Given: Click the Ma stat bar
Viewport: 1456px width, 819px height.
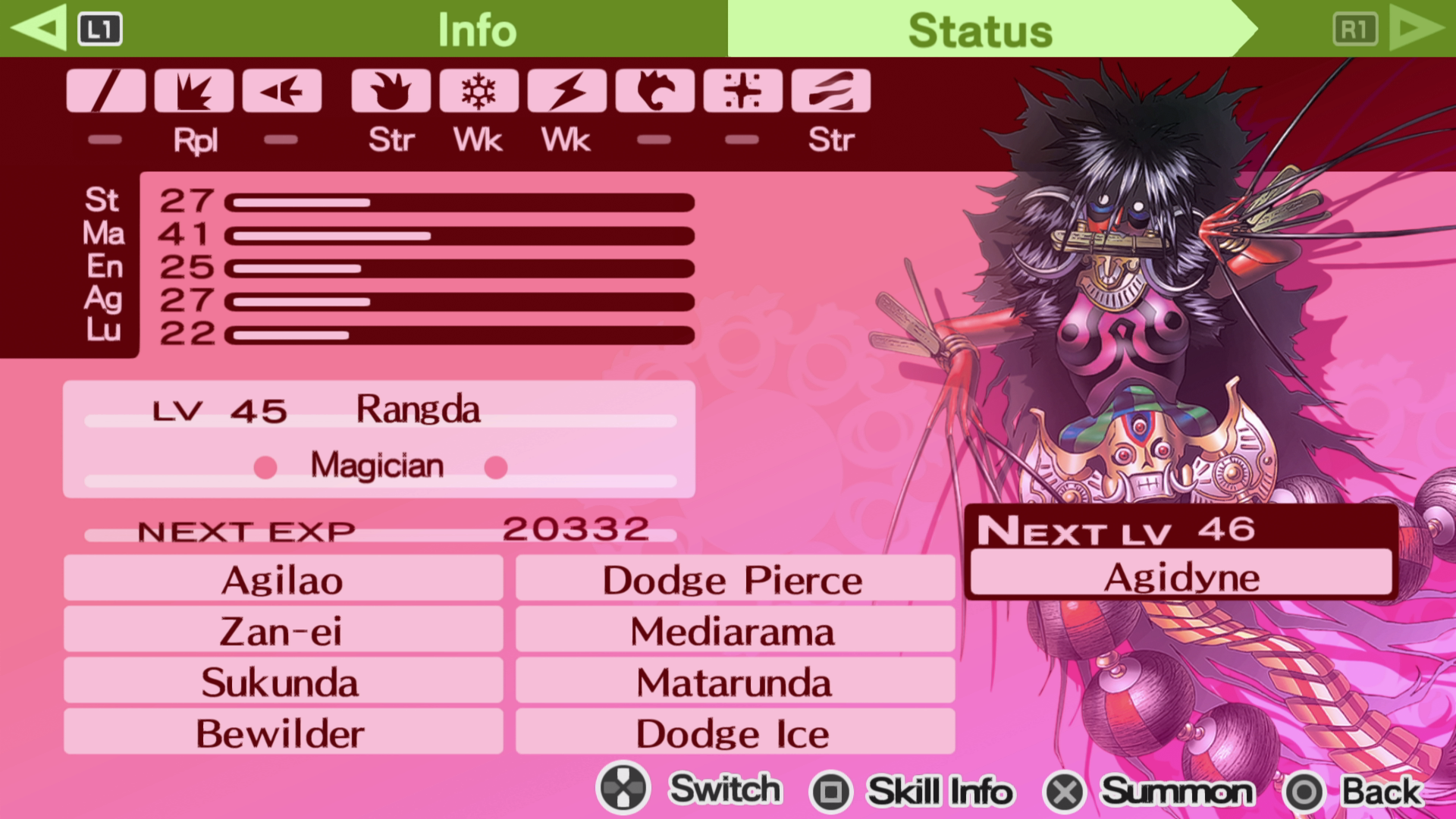Looking at the screenshot, I should point(463,236).
